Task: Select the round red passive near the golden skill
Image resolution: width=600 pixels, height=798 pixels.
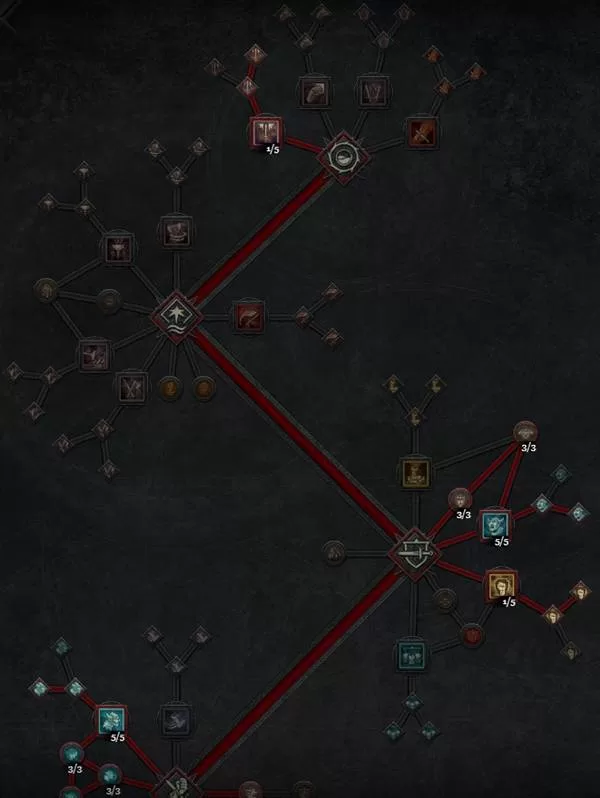Action: coord(471,633)
